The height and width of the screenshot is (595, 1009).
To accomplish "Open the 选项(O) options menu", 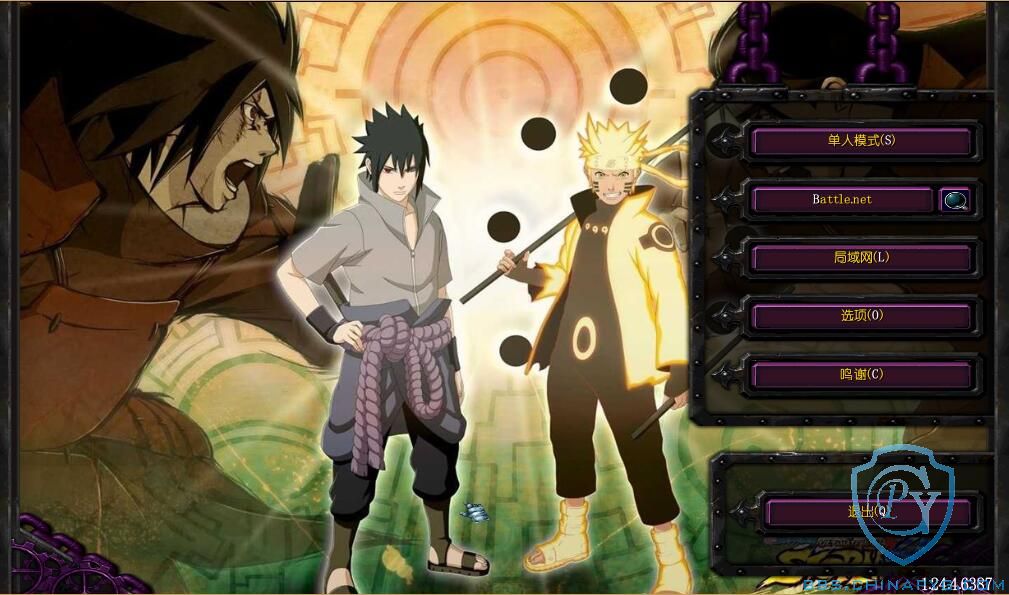I will pyautogui.click(x=860, y=316).
